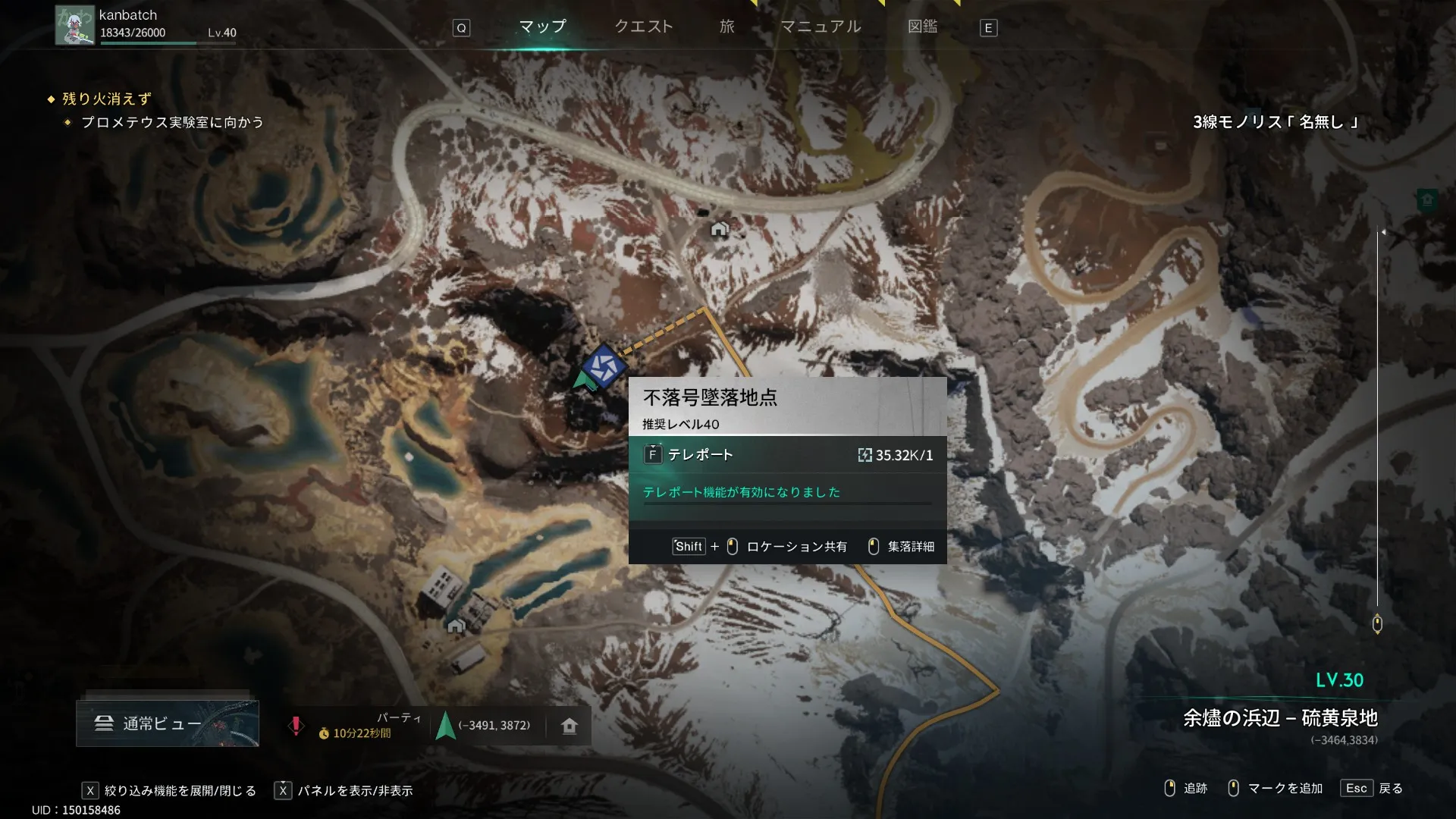This screenshot has height=819, width=1456.
Task: Open the kanbatch player avatar
Action: point(75,25)
